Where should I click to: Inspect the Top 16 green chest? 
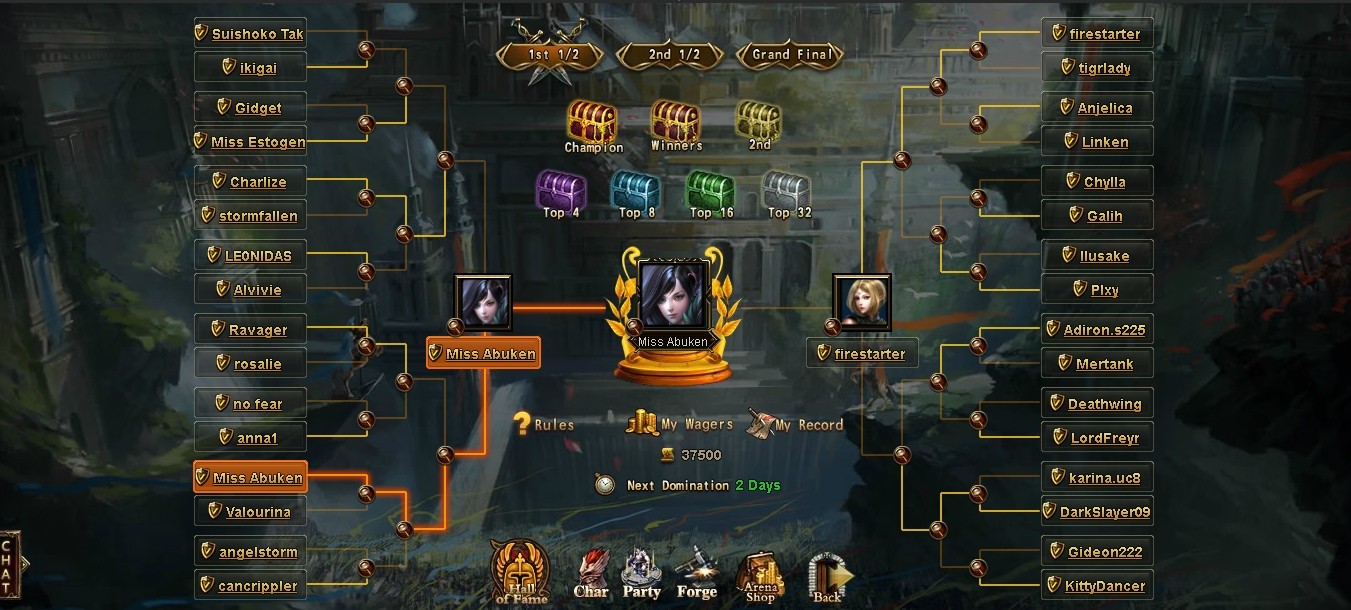710,190
